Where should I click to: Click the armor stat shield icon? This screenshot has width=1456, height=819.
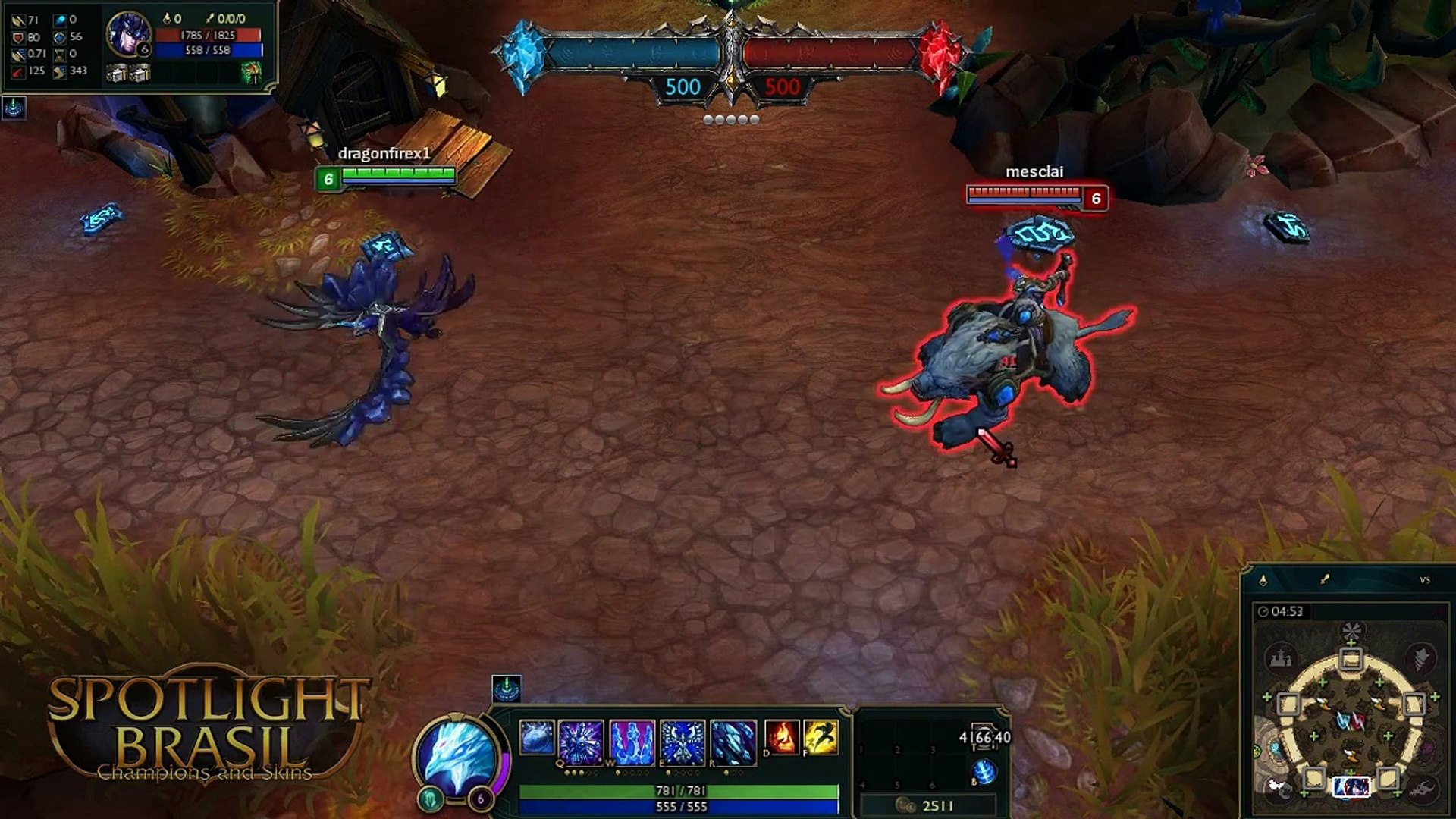pyautogui.click(x=18, y=37)
